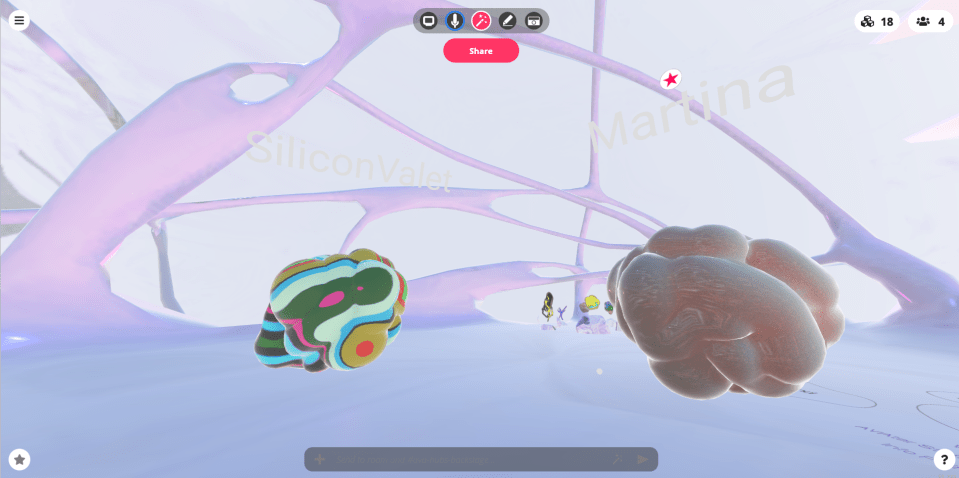
Task: Click the magic wand create button
Action: click(x=481, y=20)
